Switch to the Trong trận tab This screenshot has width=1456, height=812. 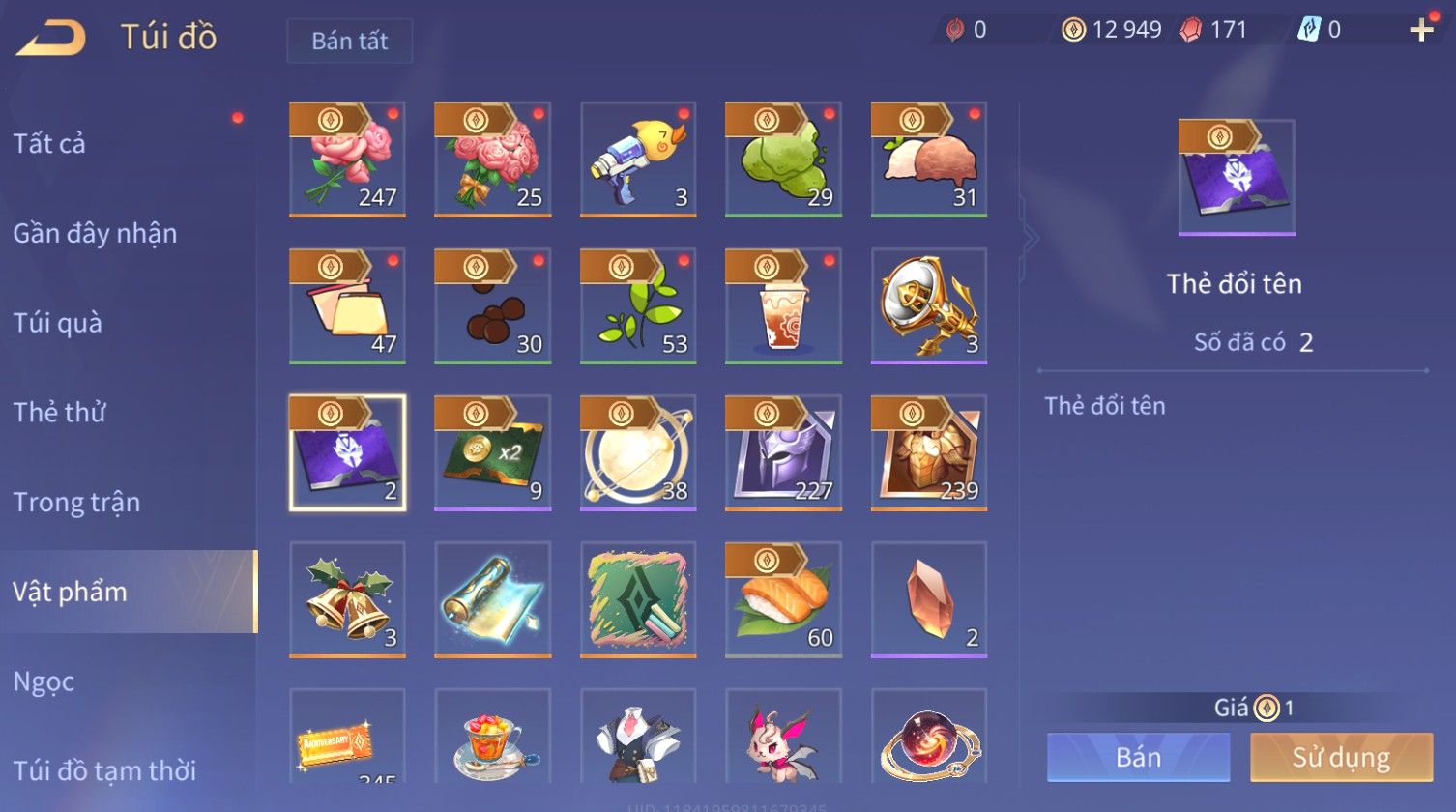[x=77, y=503]
